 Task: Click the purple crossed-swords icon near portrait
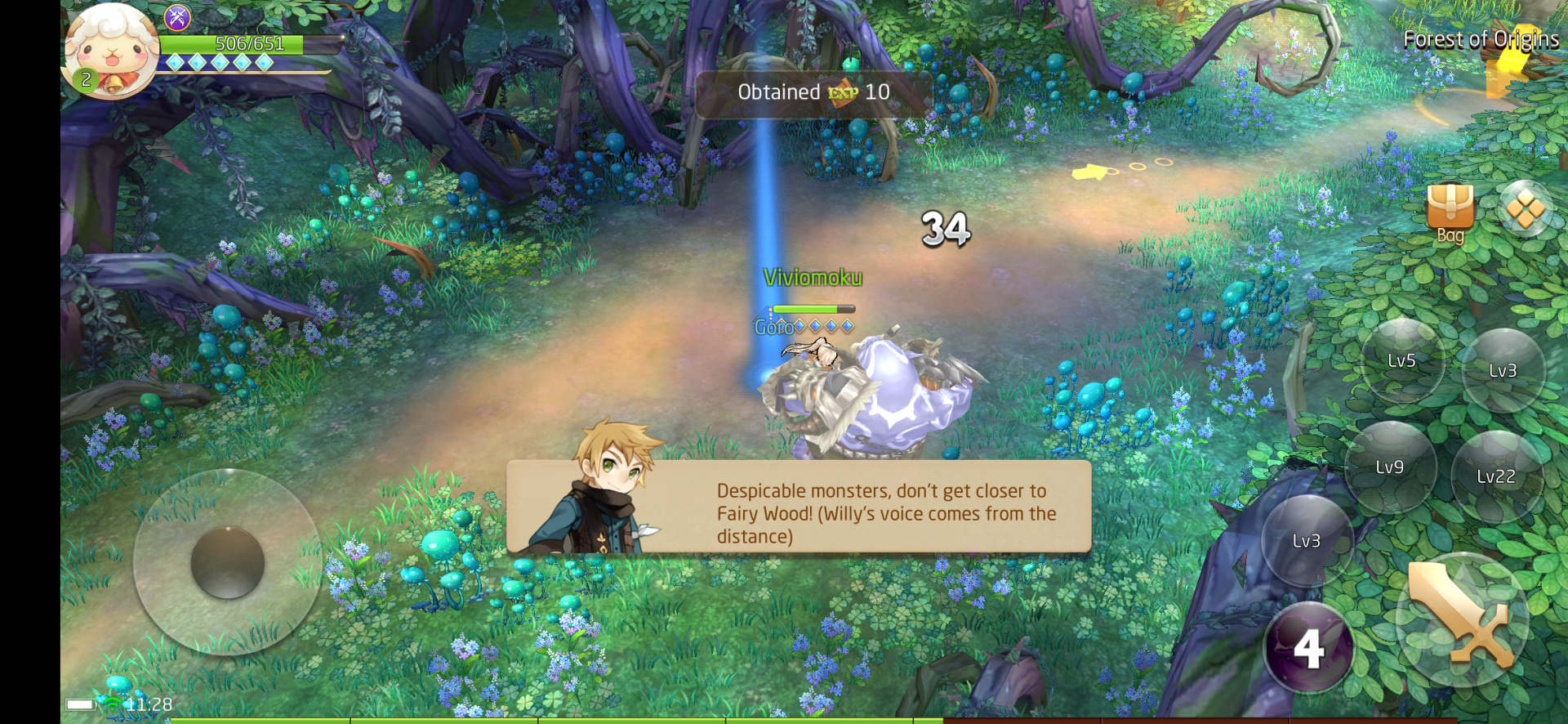(x=177, y=17)
